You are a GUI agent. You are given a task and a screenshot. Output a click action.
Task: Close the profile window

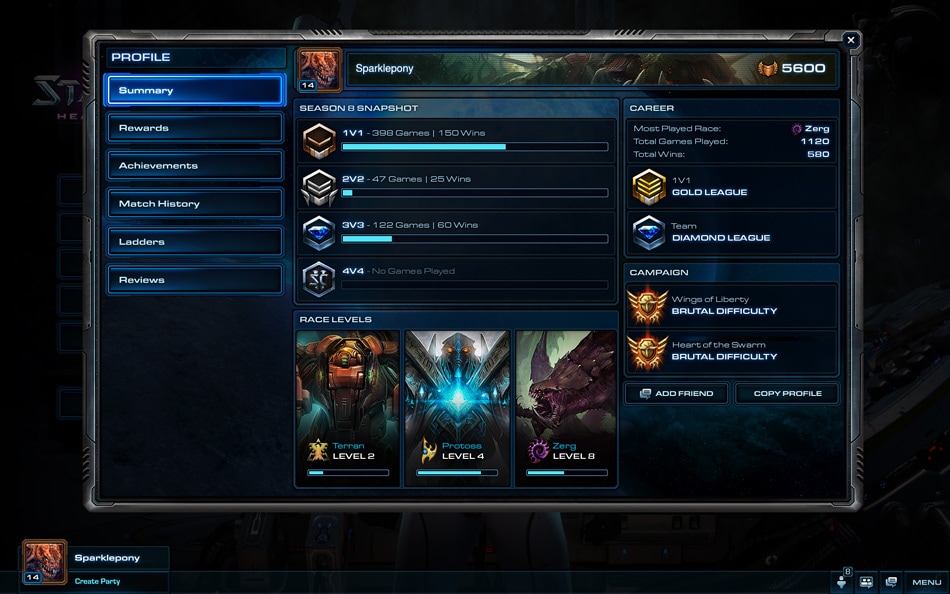click(851, 41)
